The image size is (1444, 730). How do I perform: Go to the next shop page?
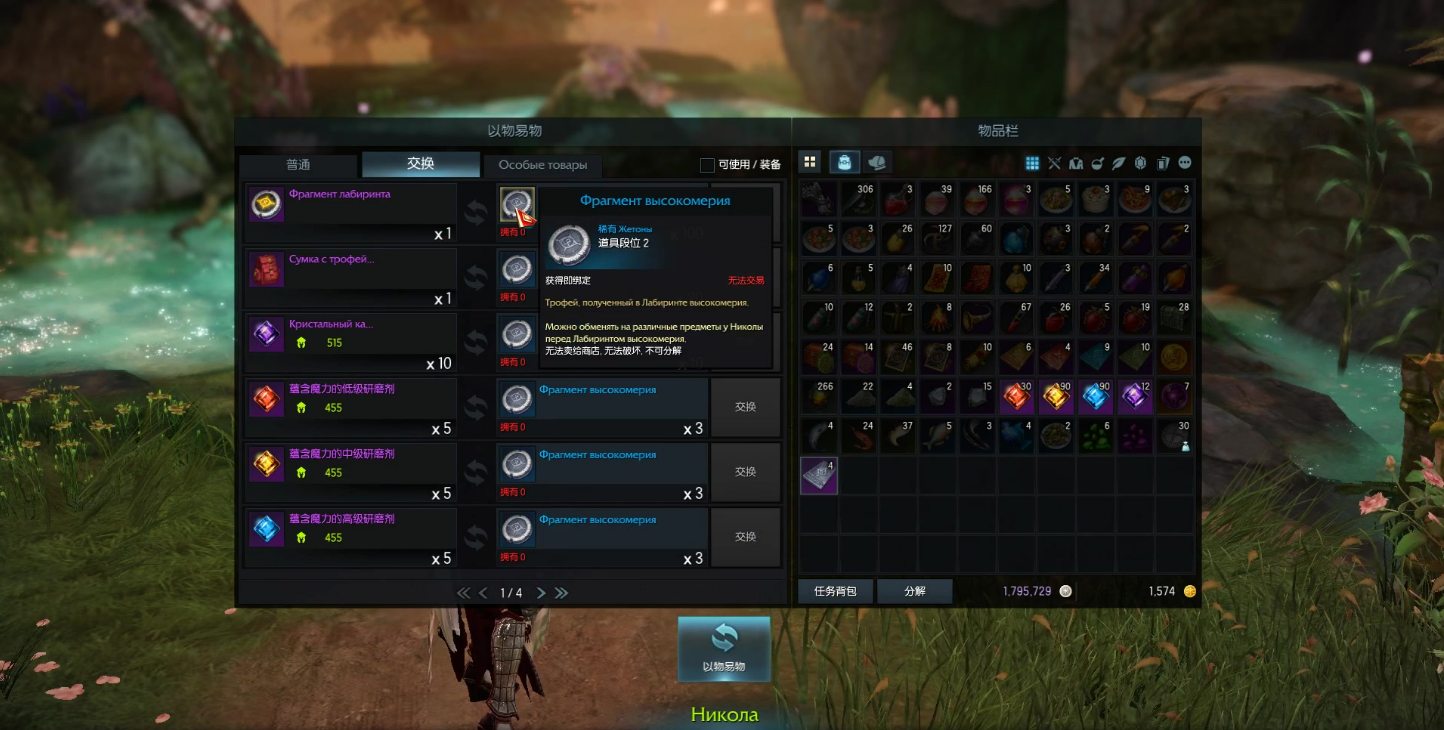pos(541,593)
